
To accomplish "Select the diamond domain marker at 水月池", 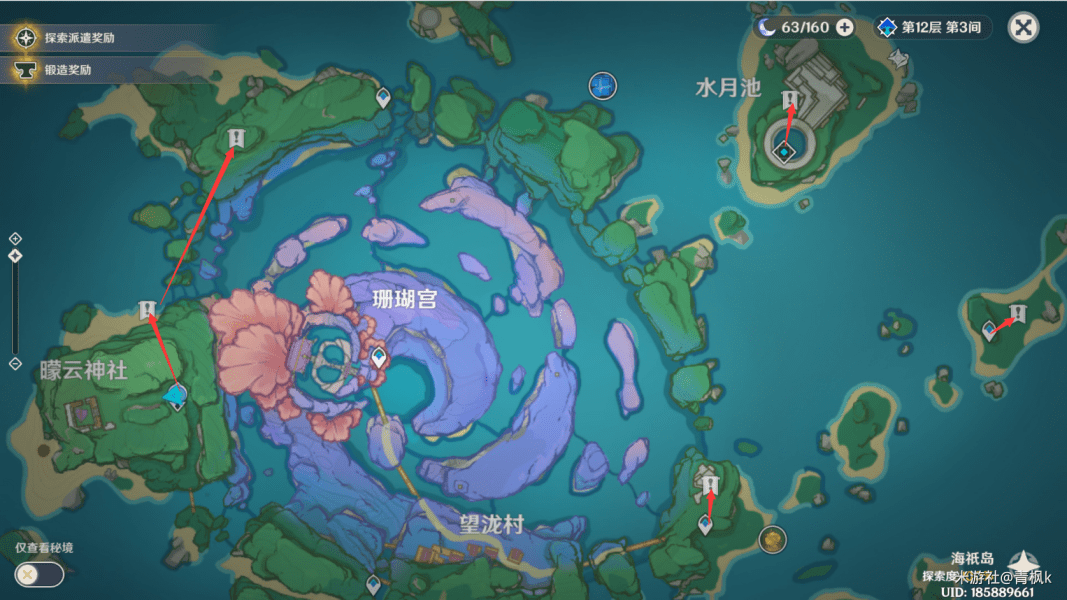I will point(786,152).
